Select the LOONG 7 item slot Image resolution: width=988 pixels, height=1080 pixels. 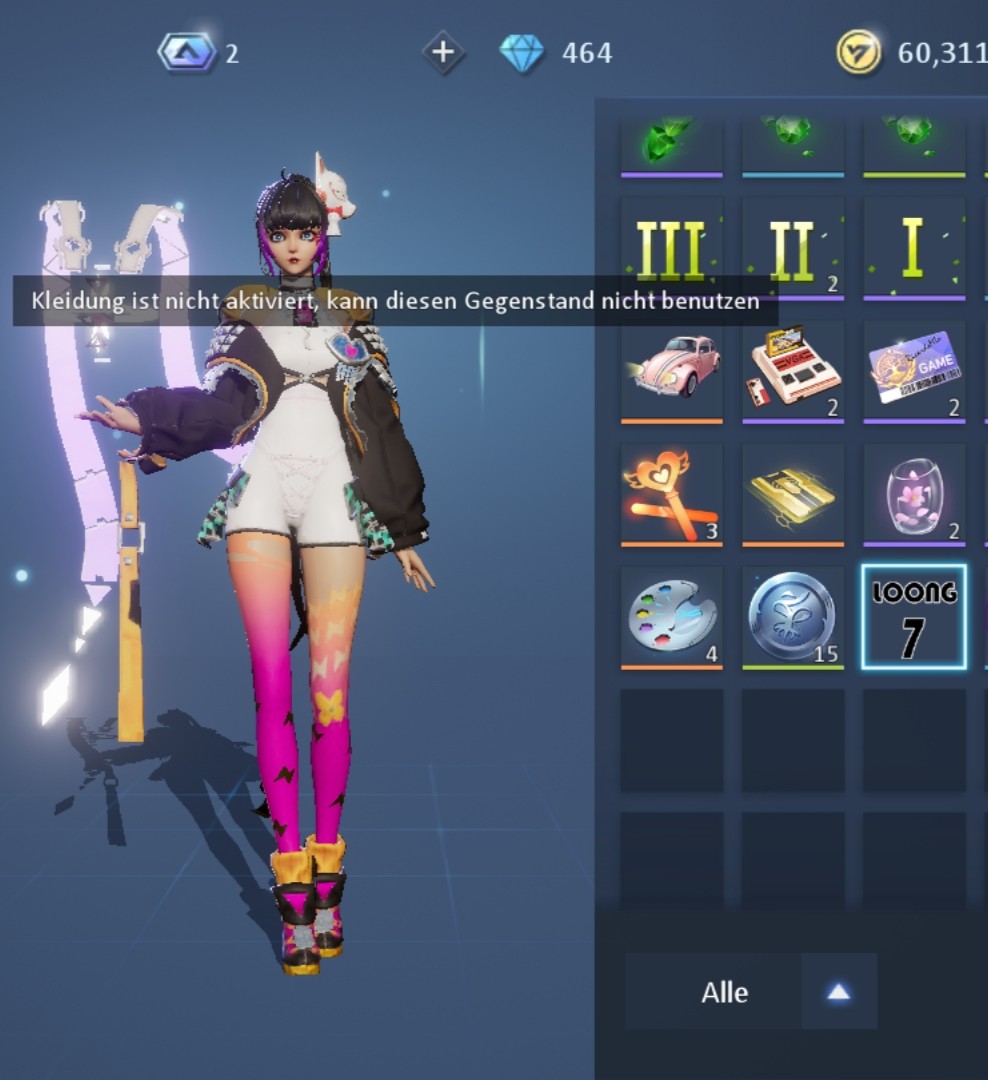click(x=913, y=616)
